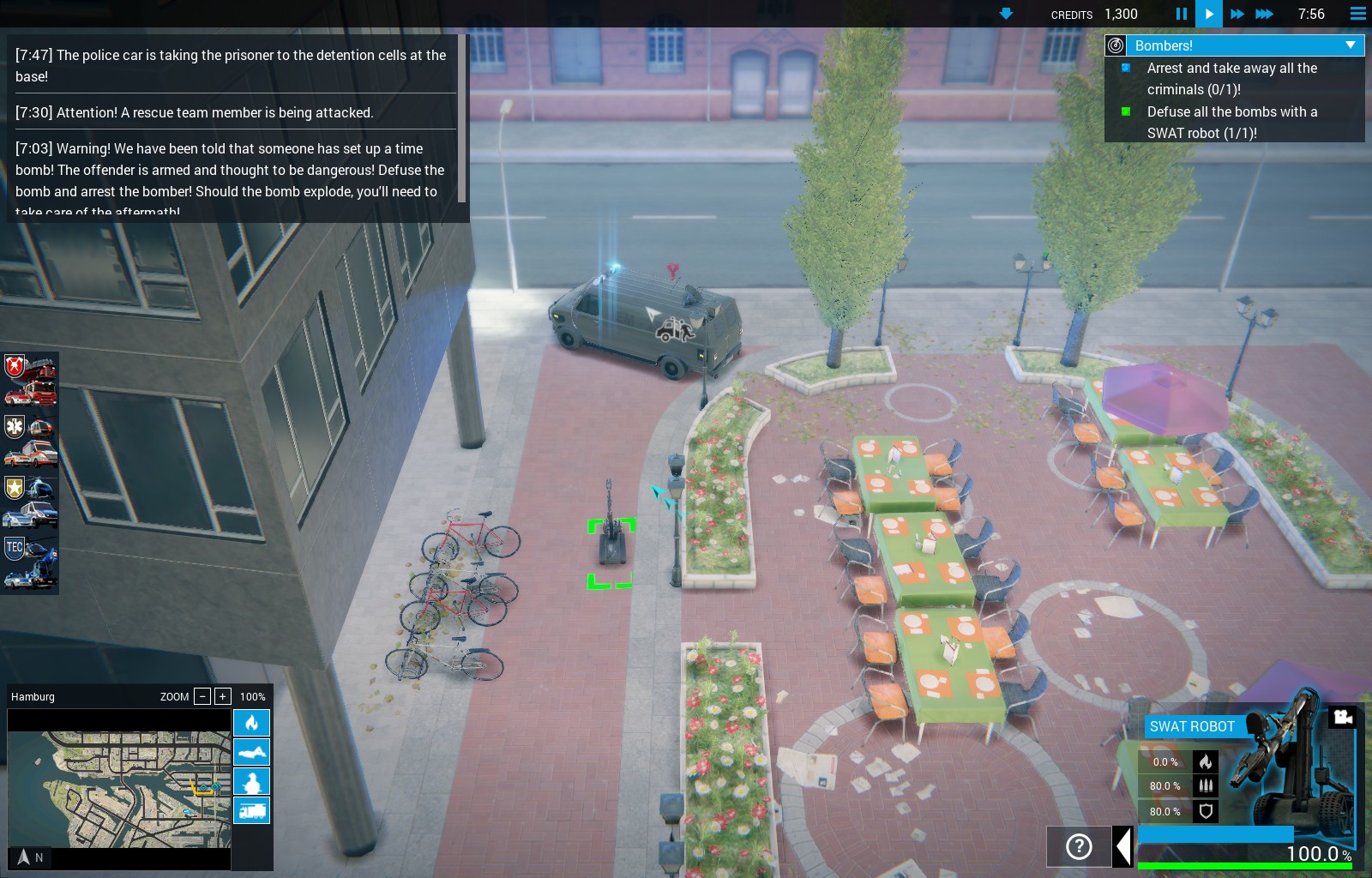The image size is (1372, 878).
Task: Open the police vehicle menu
Action: click(30, 502)
